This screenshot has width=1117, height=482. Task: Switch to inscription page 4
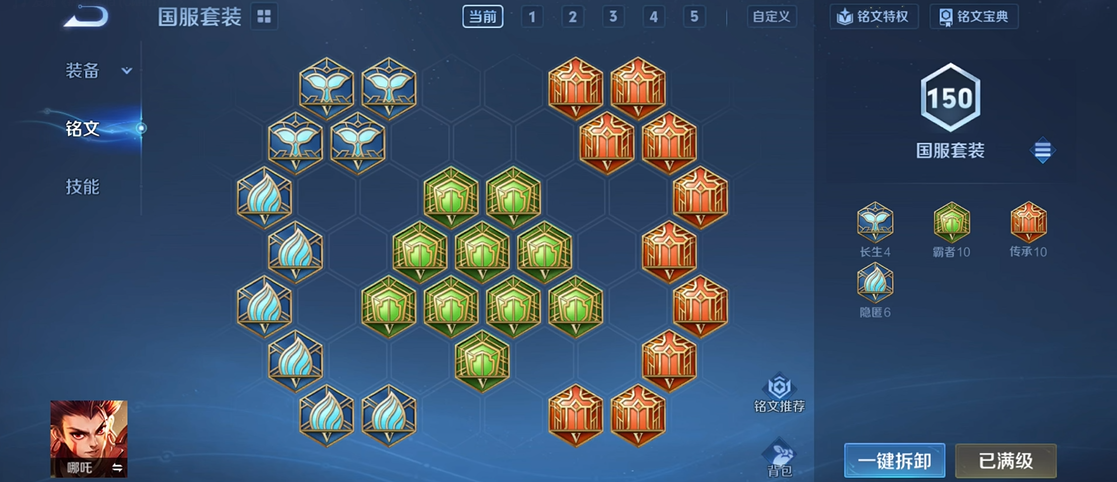coord(654,17)
